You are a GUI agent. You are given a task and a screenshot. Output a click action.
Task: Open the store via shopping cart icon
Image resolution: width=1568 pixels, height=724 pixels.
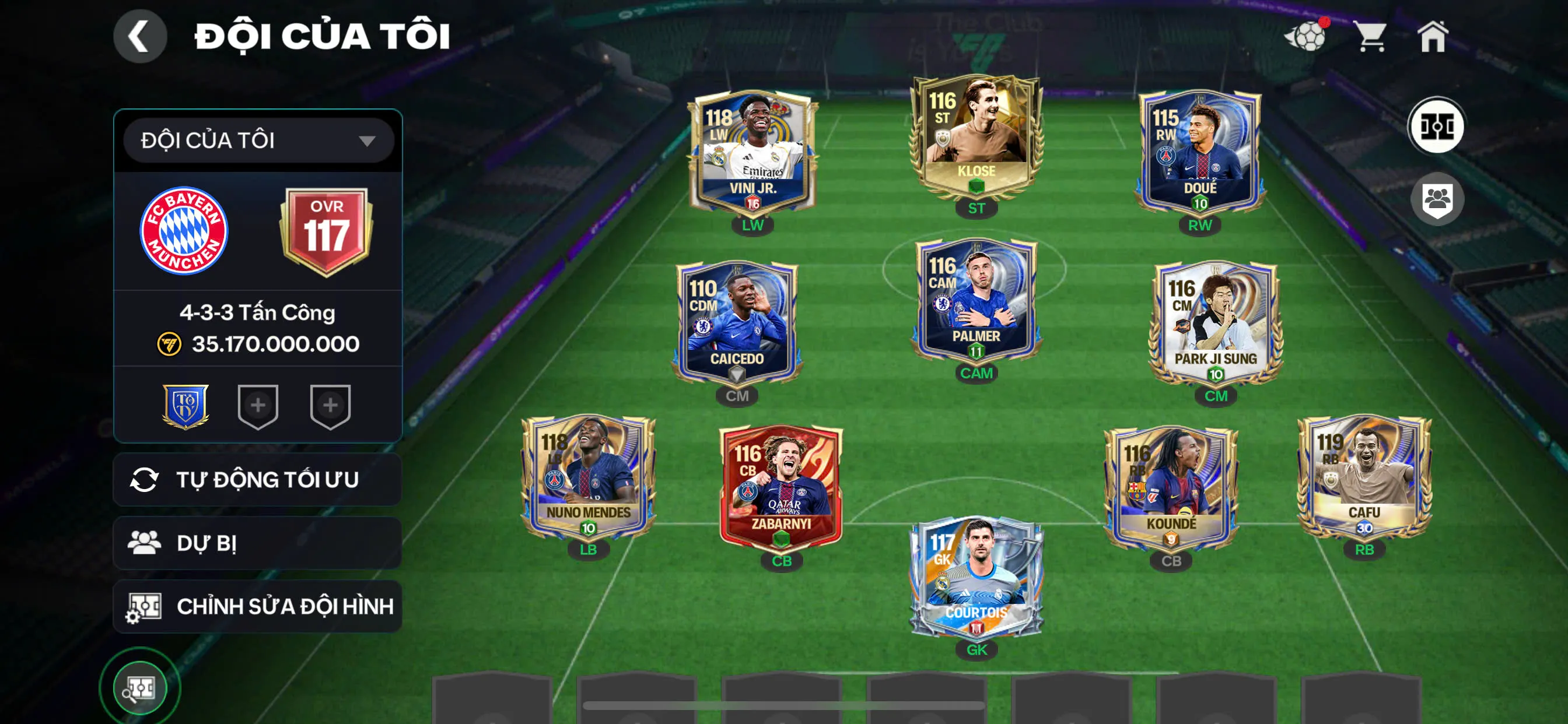click(1370, 37)
